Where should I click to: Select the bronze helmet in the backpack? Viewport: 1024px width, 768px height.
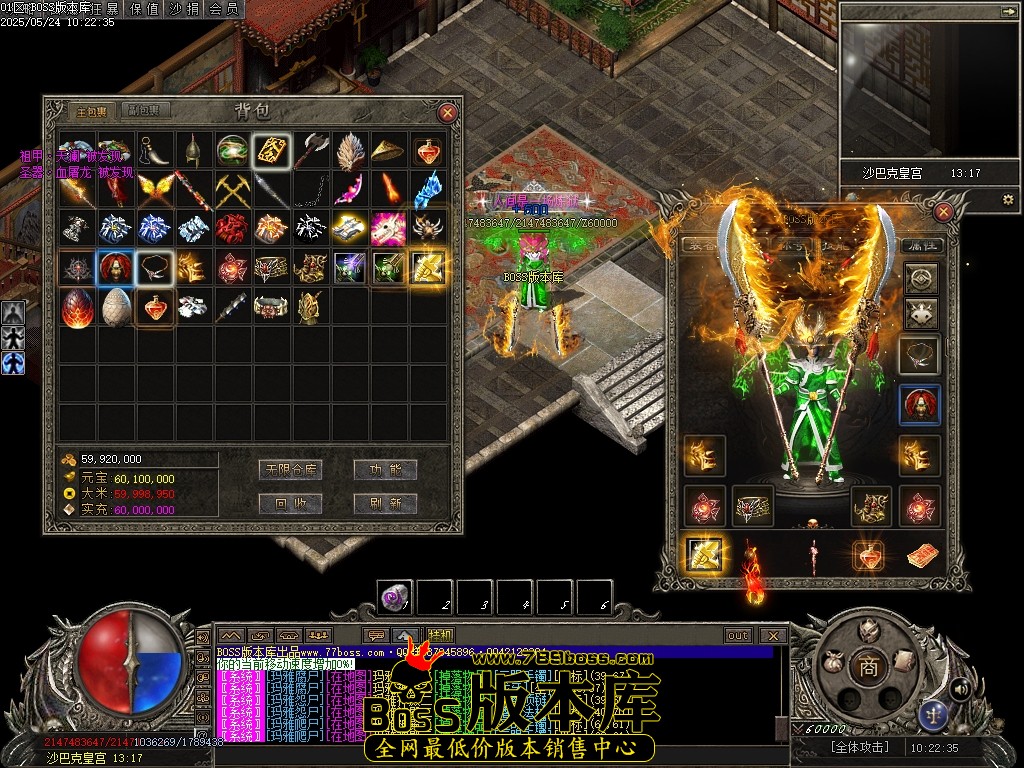(193, 150)
